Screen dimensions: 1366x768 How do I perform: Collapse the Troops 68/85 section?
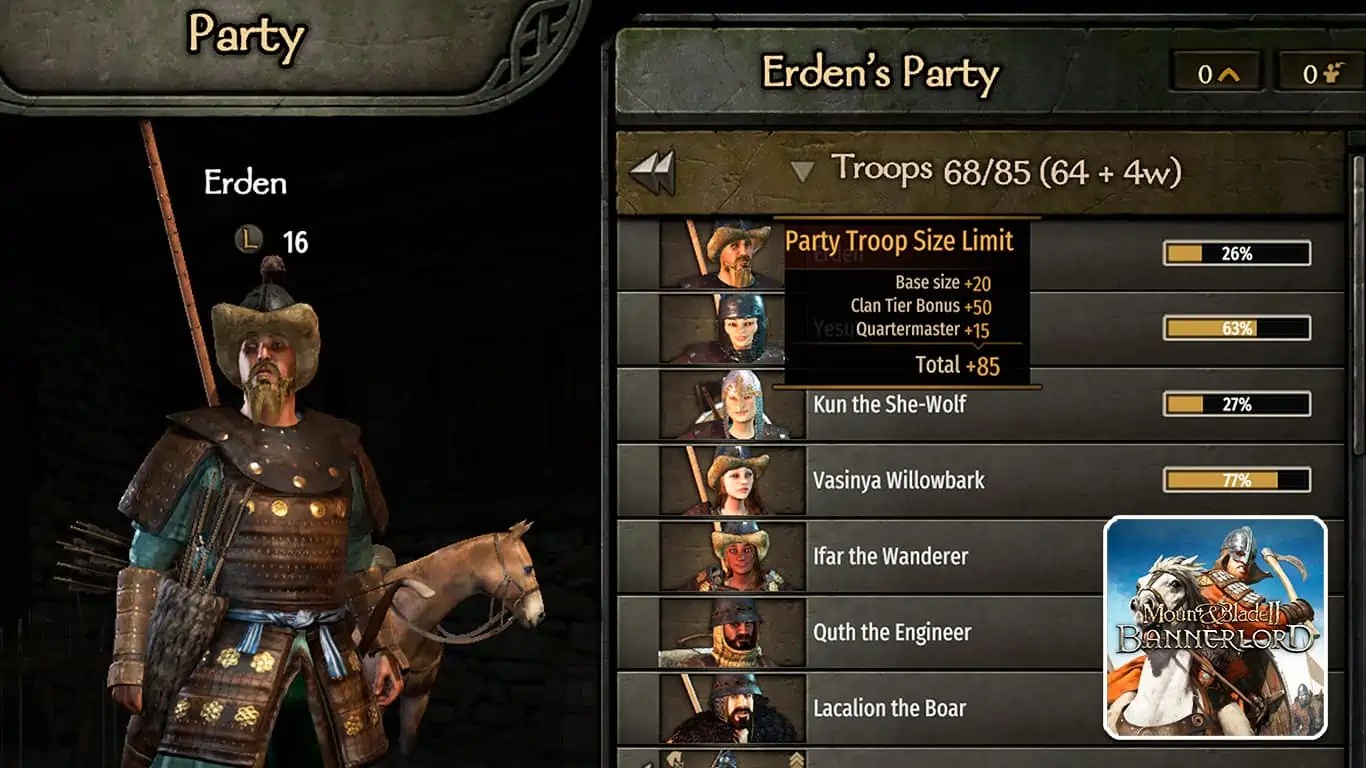point(801,168)
